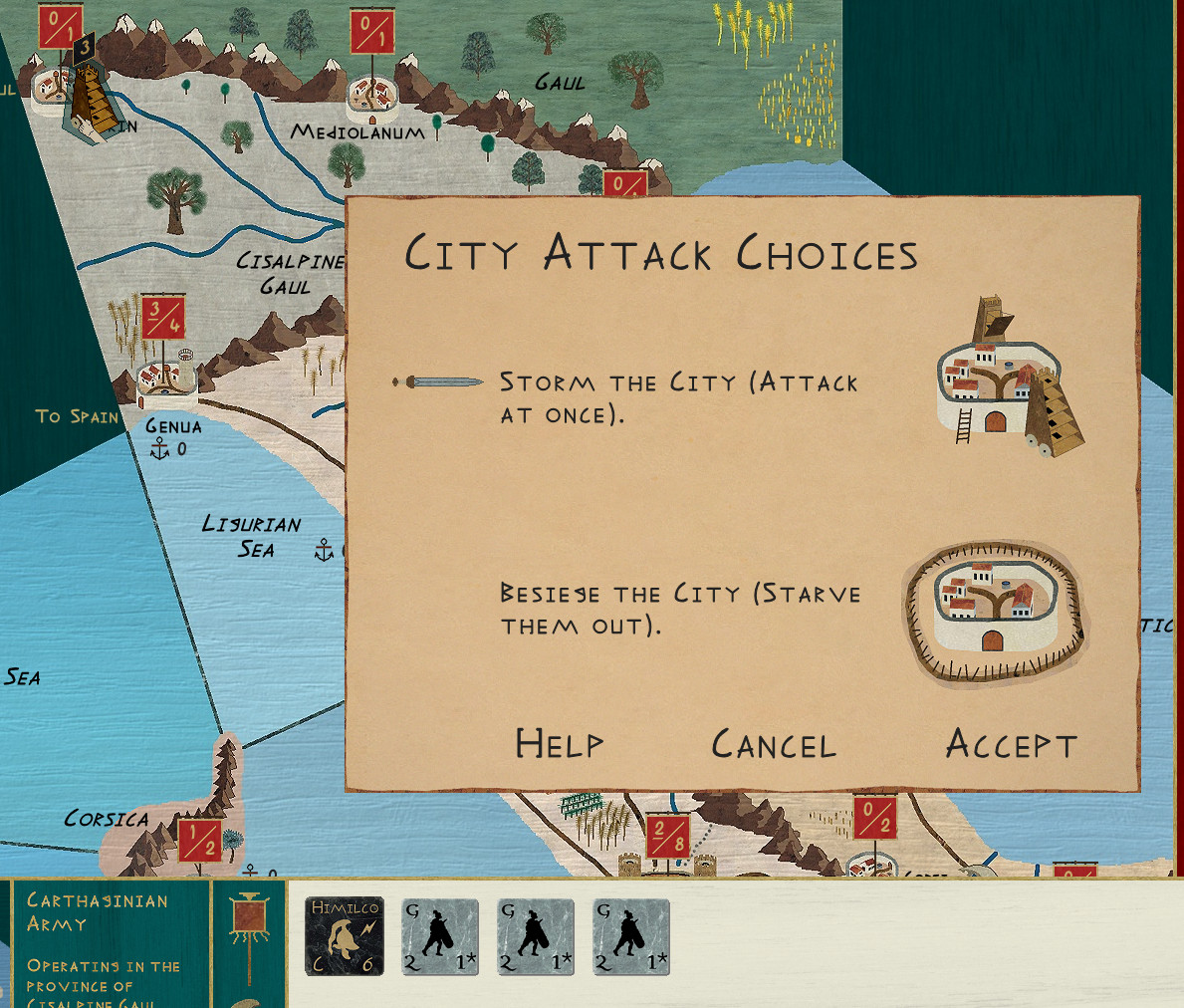Select the Mediolanum city marker
The height and width of the screenshot is (1008, 1184).
[x=372, y=96]
